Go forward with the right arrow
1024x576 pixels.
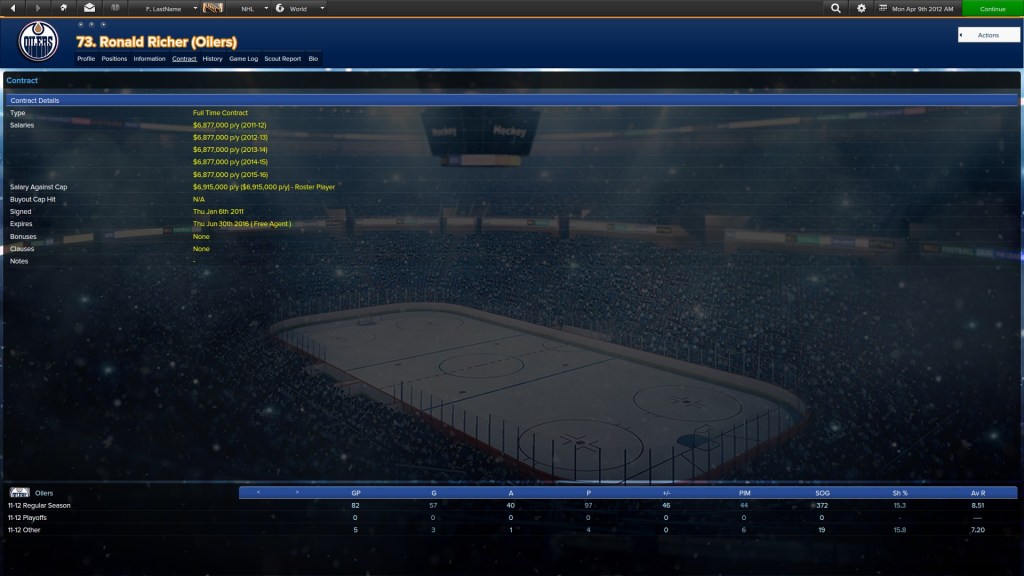pos(38,8)
